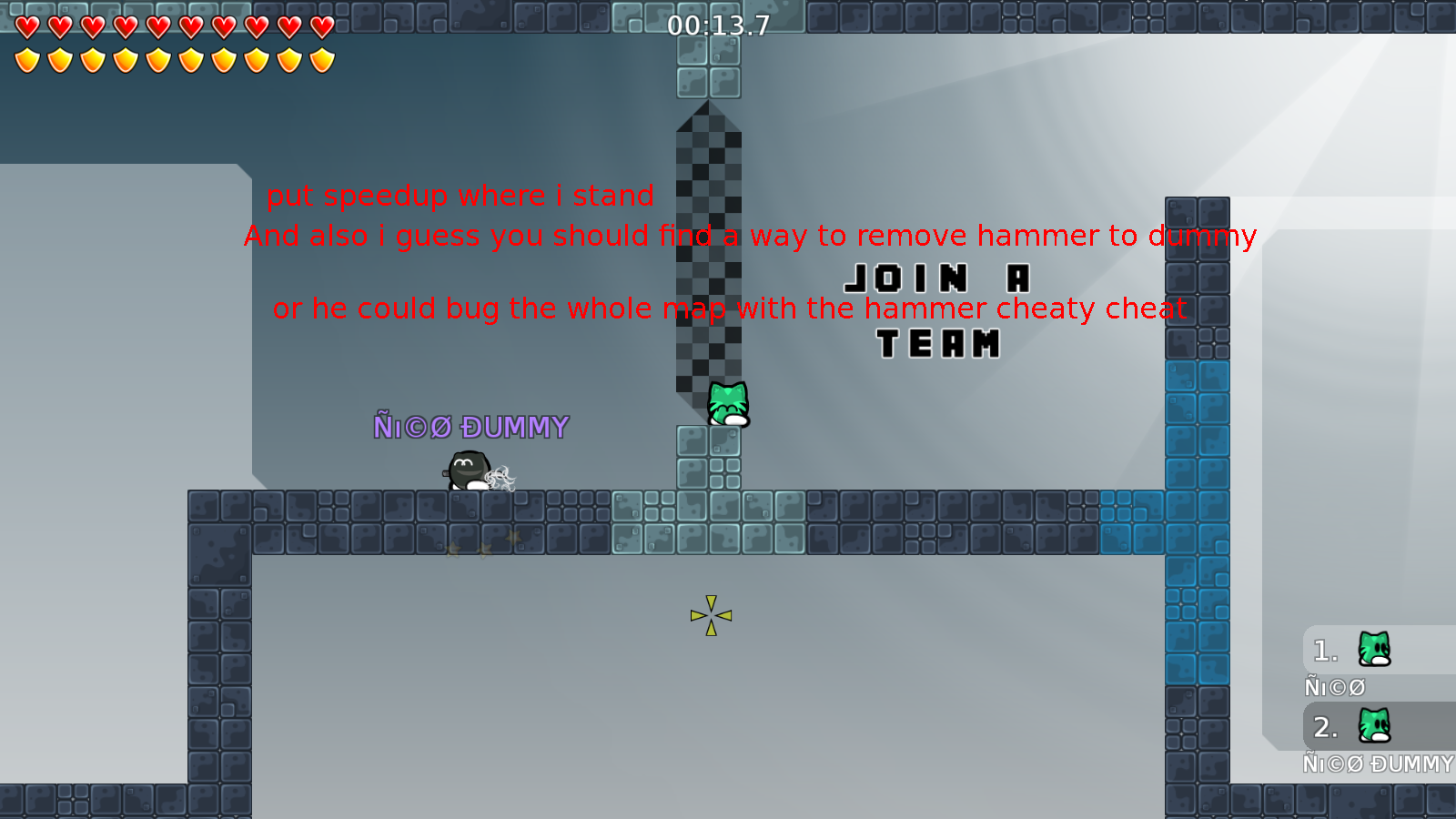The image size is (1456, 819).
Task: Click the final armor shield icon
Action: [320, 58]
